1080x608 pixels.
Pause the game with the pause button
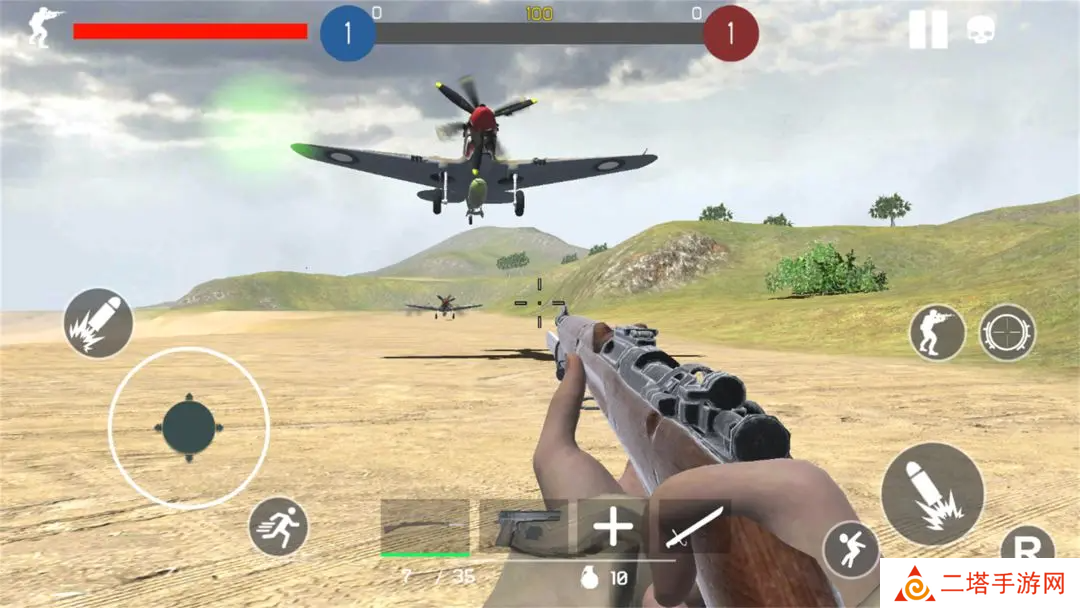(x=927, y=30)
